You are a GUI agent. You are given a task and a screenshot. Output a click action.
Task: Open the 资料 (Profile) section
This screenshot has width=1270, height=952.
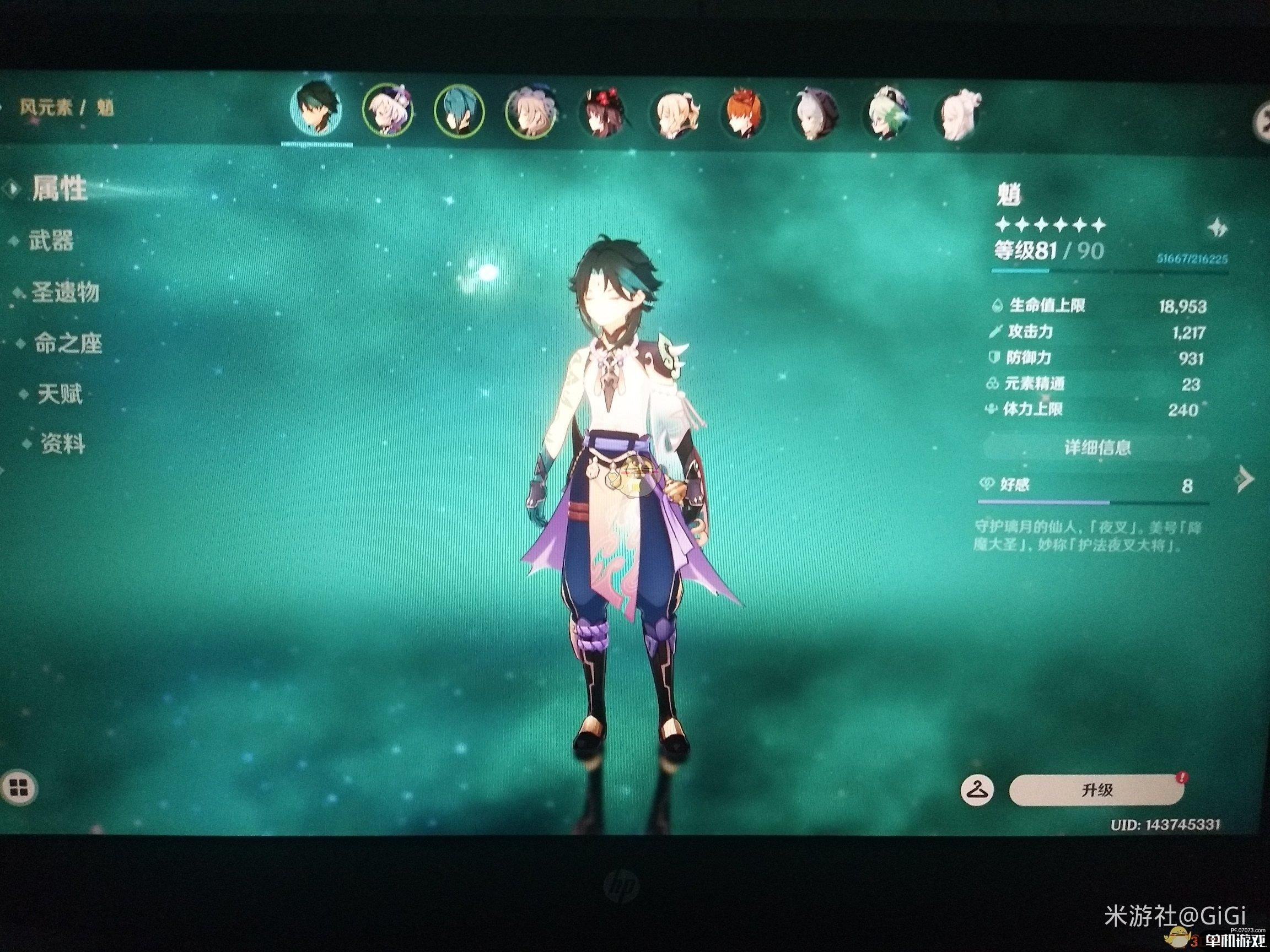(62, 445)
